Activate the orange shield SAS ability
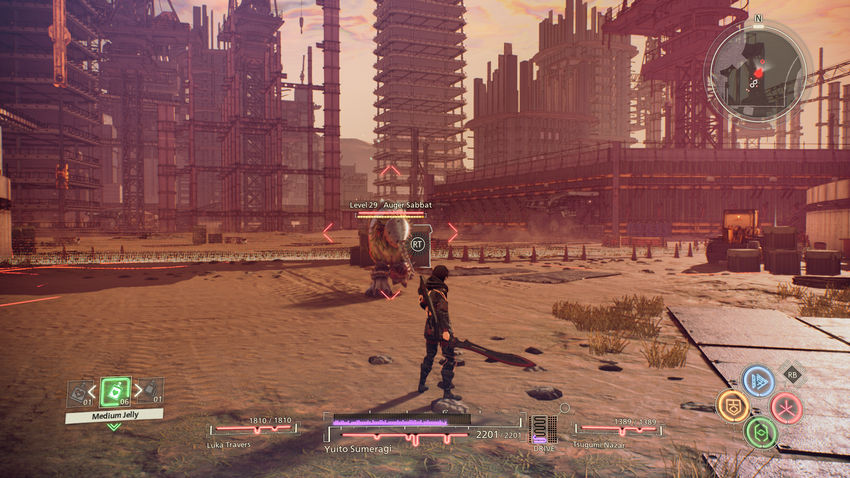The width and height of the screenshot is (850, 478). tap(732, 406)
